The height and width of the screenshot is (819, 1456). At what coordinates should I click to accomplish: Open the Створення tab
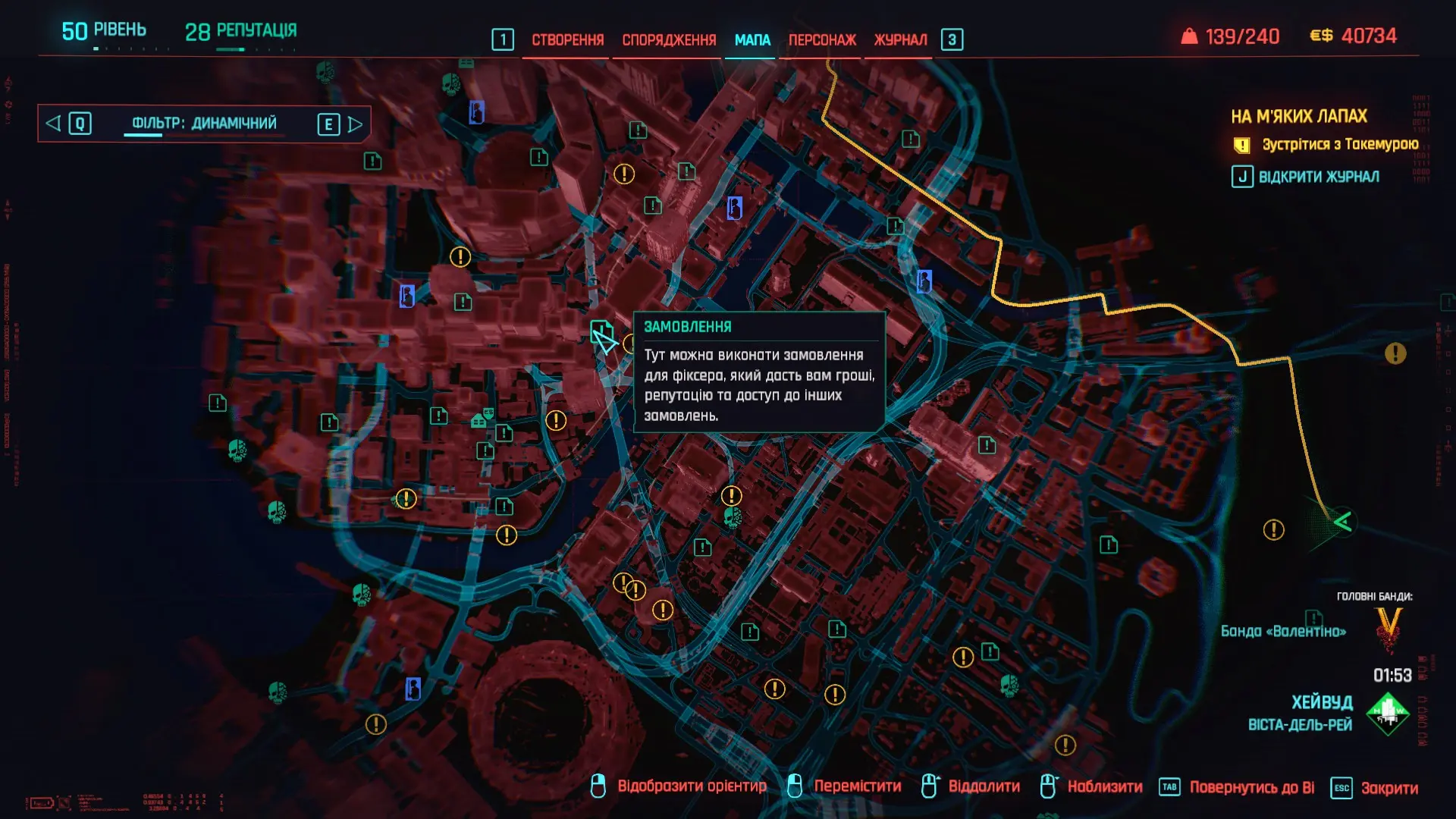tap(567, 40)
